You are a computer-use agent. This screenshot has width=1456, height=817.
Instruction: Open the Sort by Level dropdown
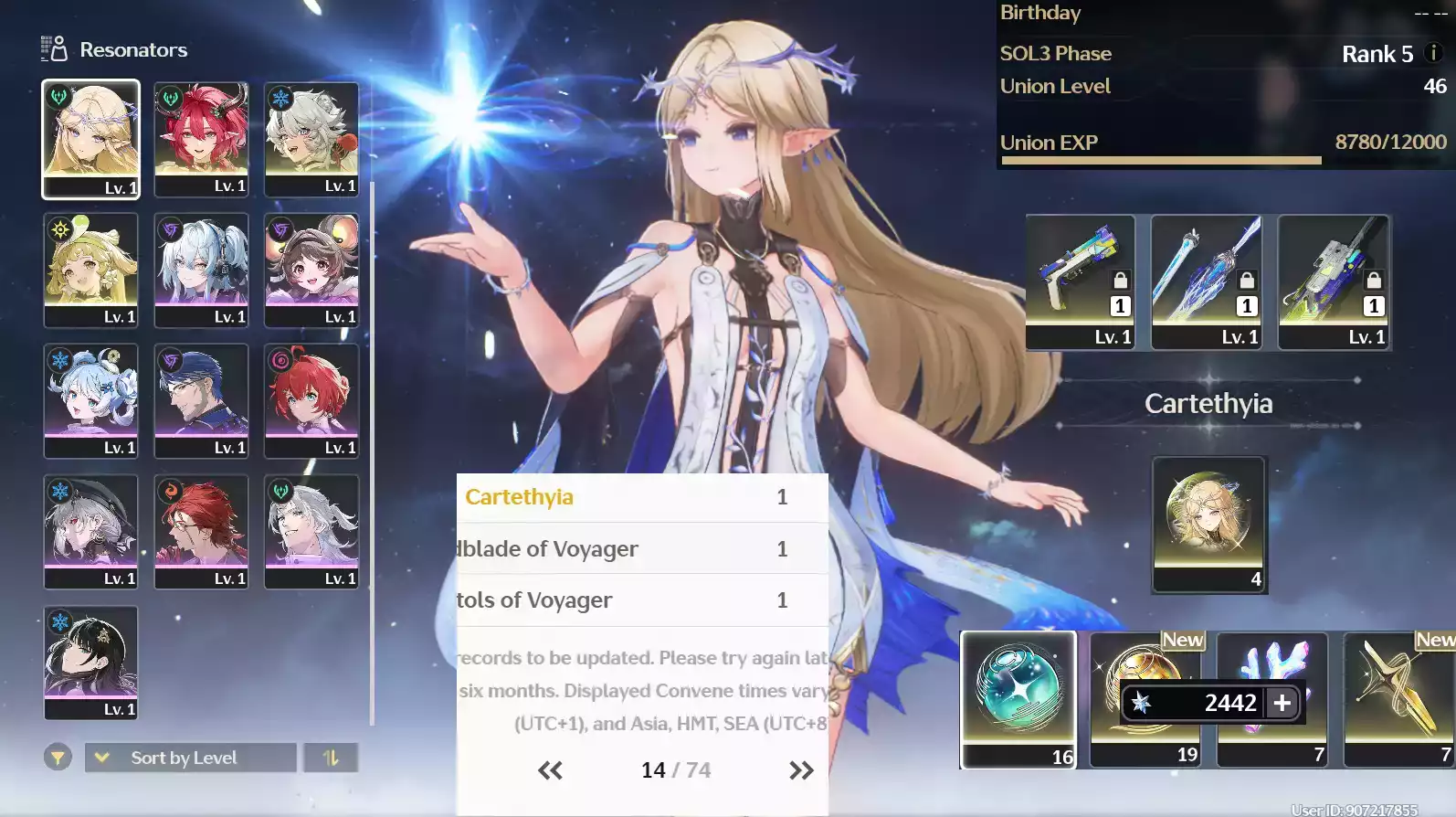pos(190,758)
